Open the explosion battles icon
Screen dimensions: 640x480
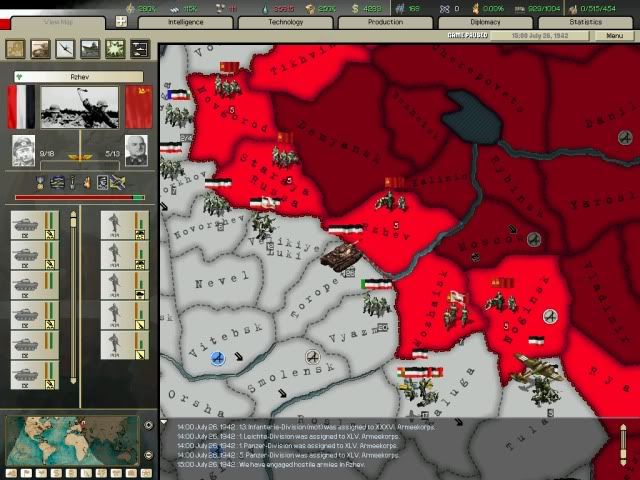click(116, 47)
